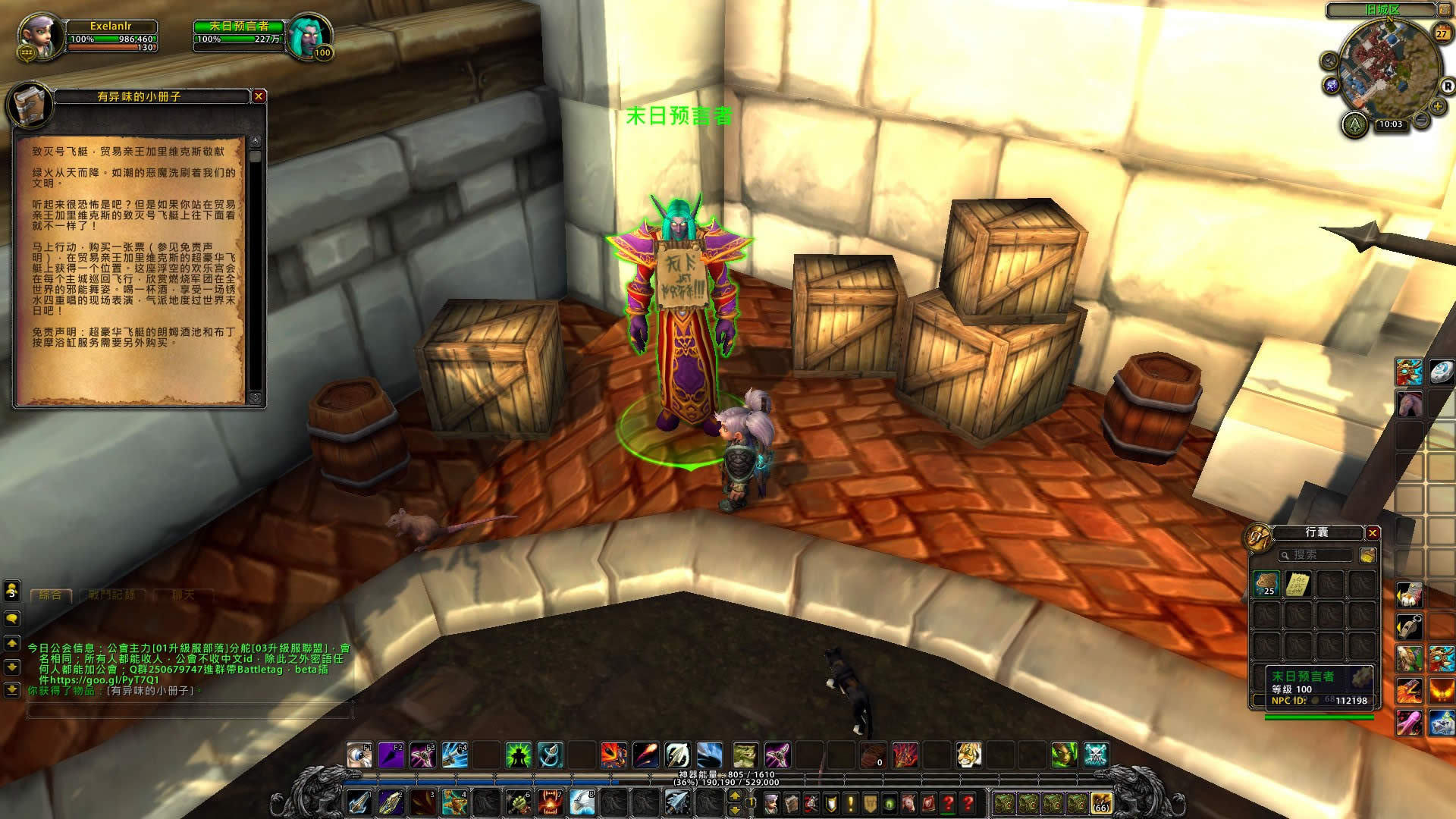Image resolution: width=1456 pixels, height=819 pixels.
Task: Sort the bag with the broom button
Action: click(x=1367, y=555)
